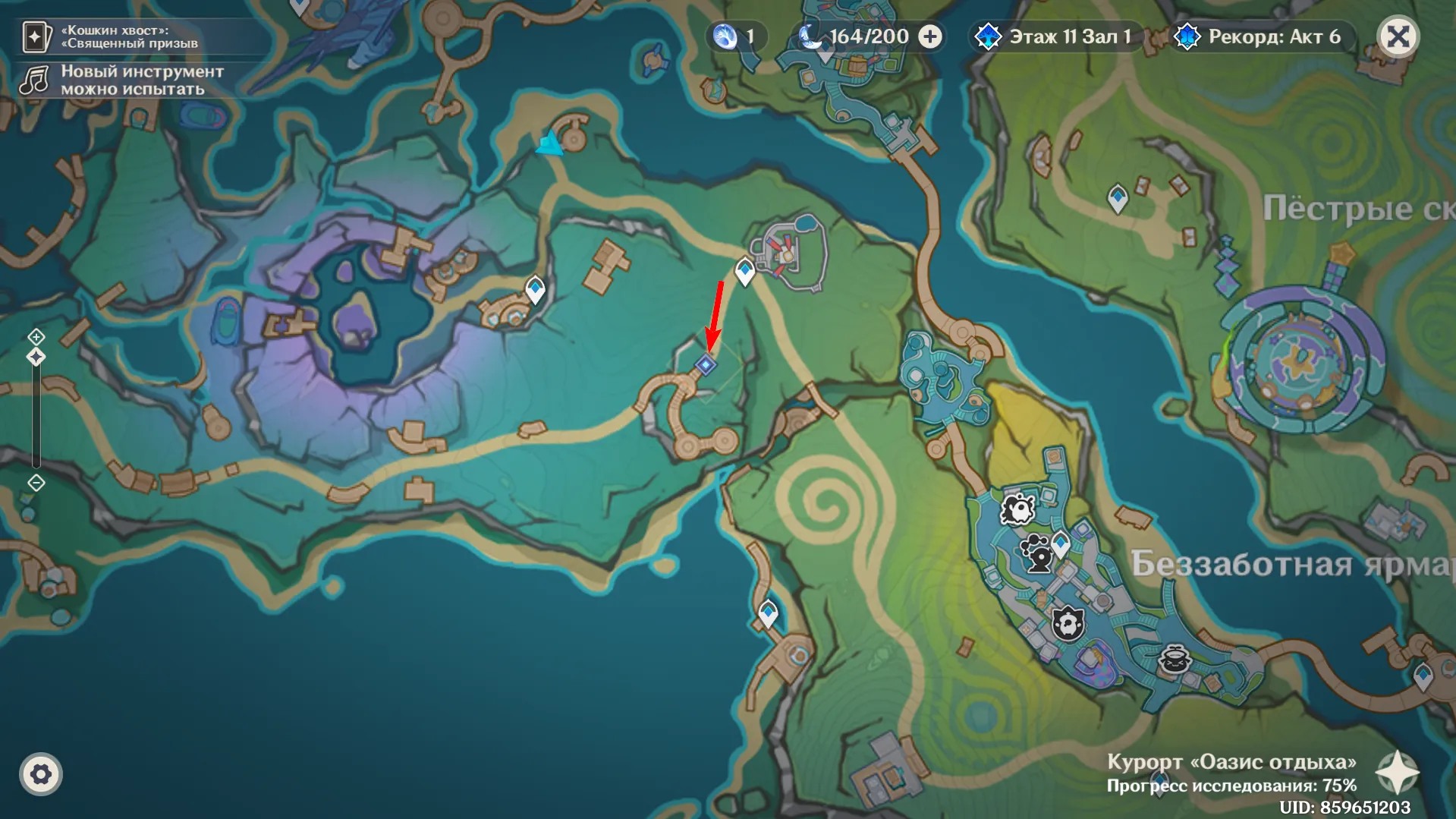Select the cyan player position arrow marker
This screenshot has height=819, width=1456.
click(x=550, y=143)
